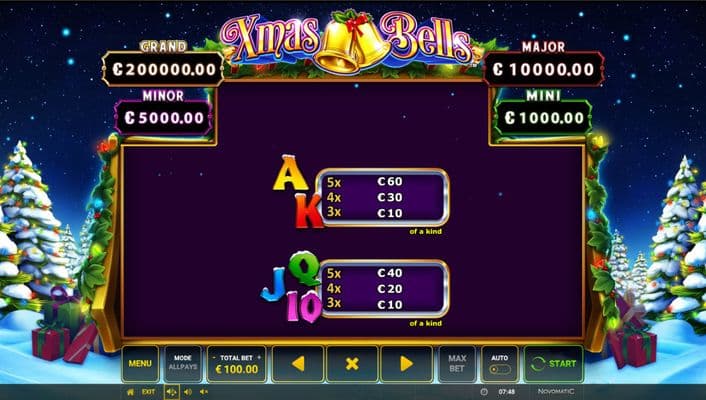The image size is (706, 400).
Task: Go to next paytable page
Action: pos(406,364)
